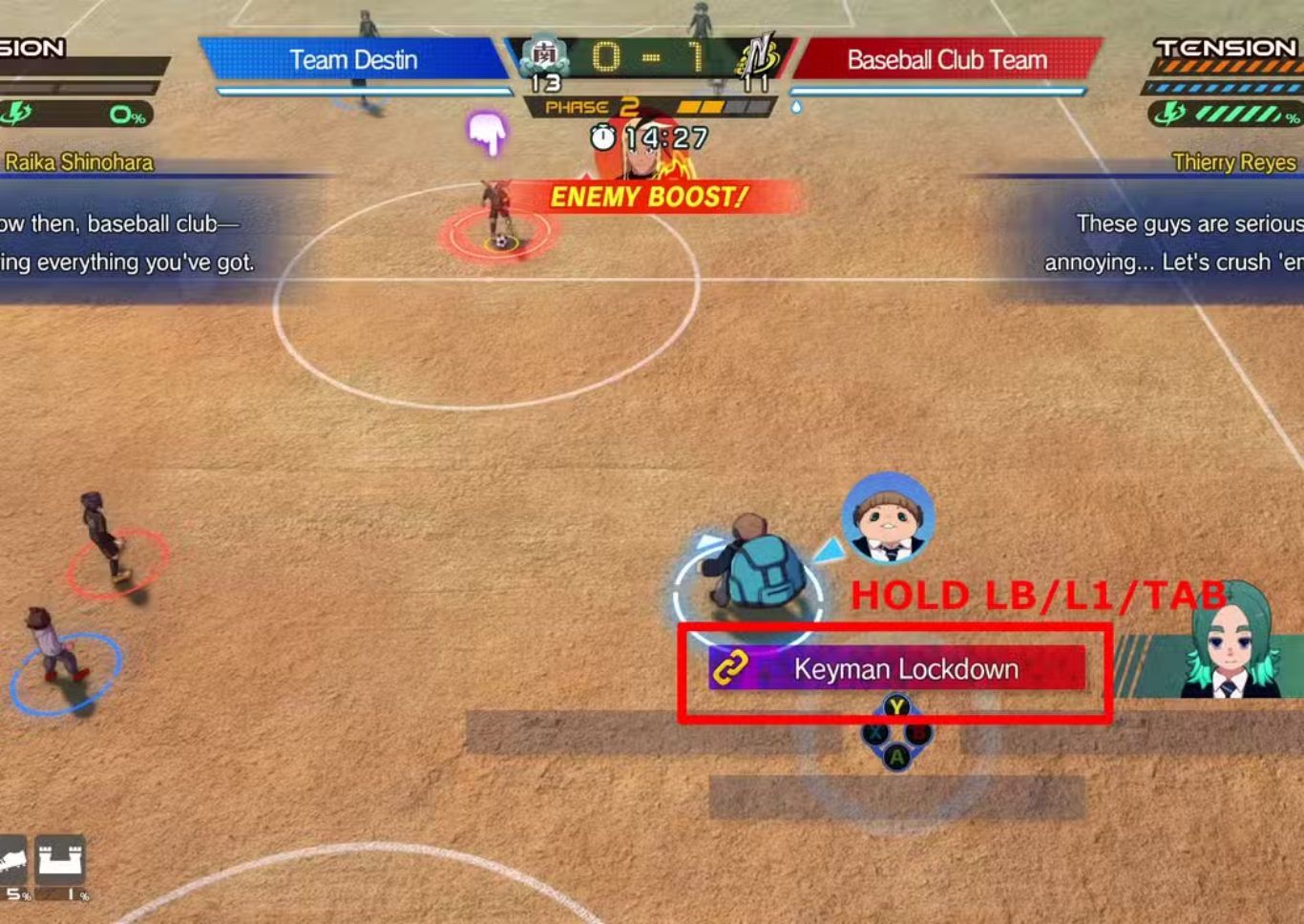Click the Team Destin banner
Screen dimensions: 1304x924
353,59
